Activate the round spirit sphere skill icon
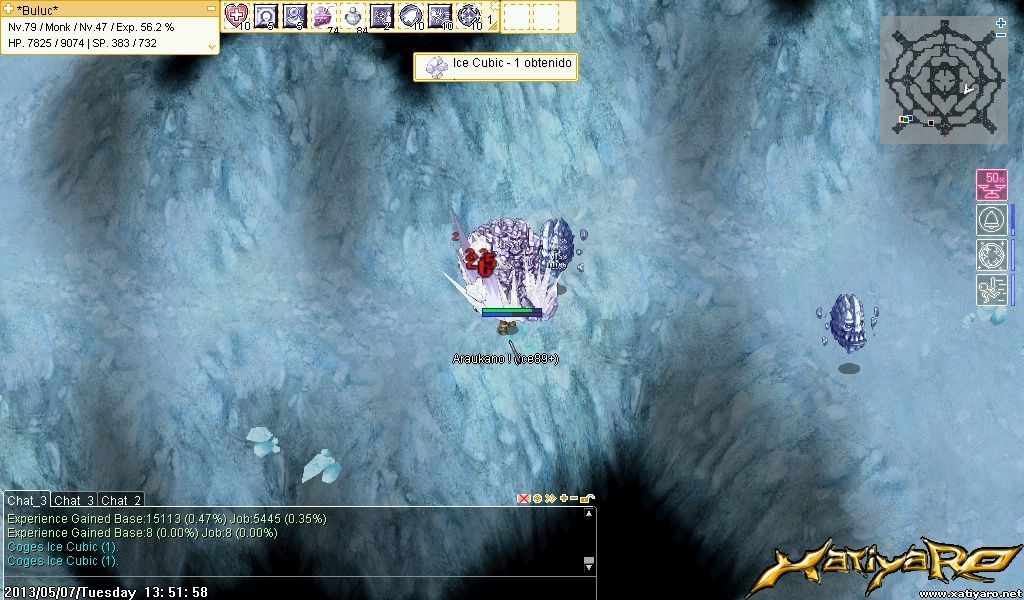 coord(411,15)
